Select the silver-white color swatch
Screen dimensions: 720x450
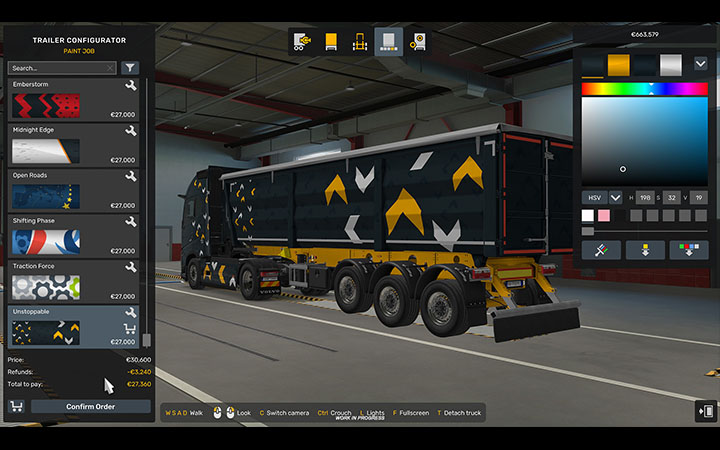click(671, 65)
